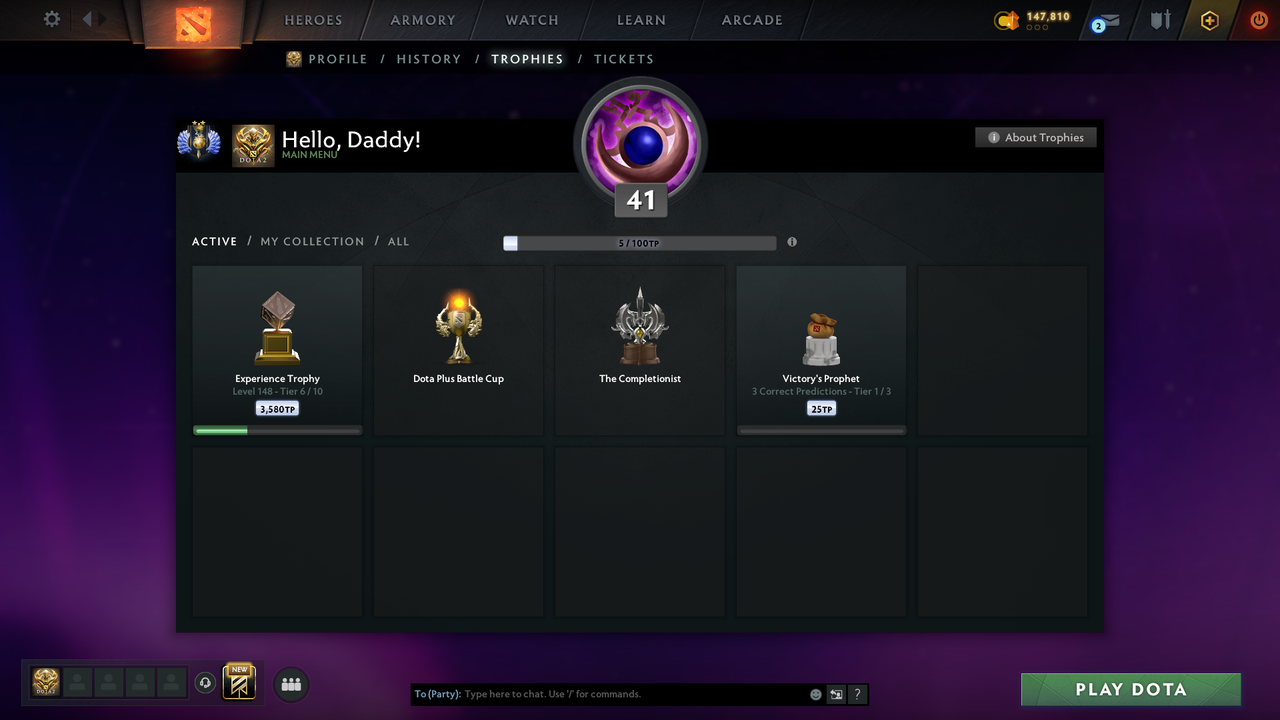
Task: Click the power button to exit Dota
Action: pos(1258,20)
